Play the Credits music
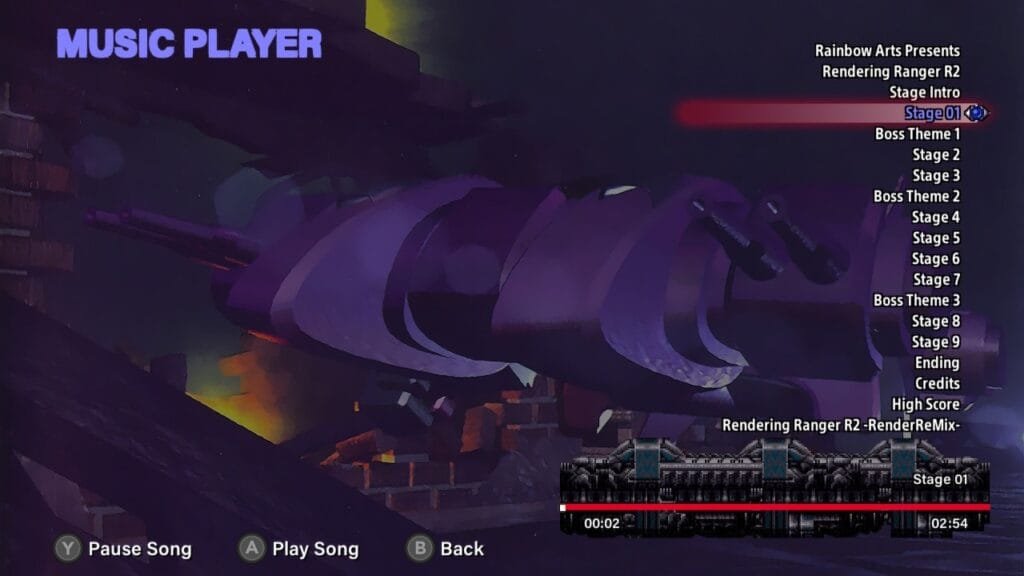Viewport: 1024px width, 576px height. point(937,384)
